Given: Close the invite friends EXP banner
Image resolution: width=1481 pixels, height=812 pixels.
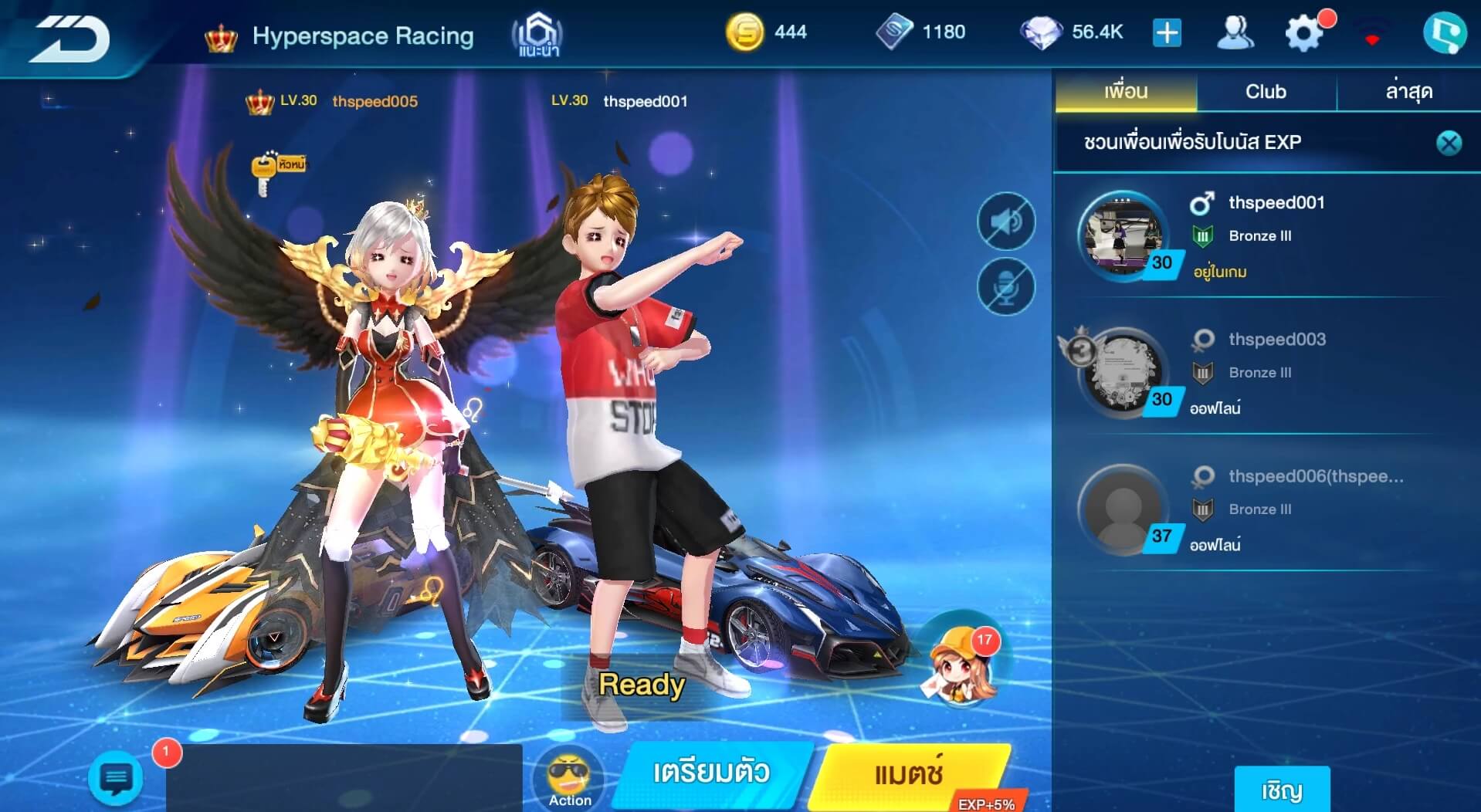Looking at the screenshot, I should point(1449,143).
